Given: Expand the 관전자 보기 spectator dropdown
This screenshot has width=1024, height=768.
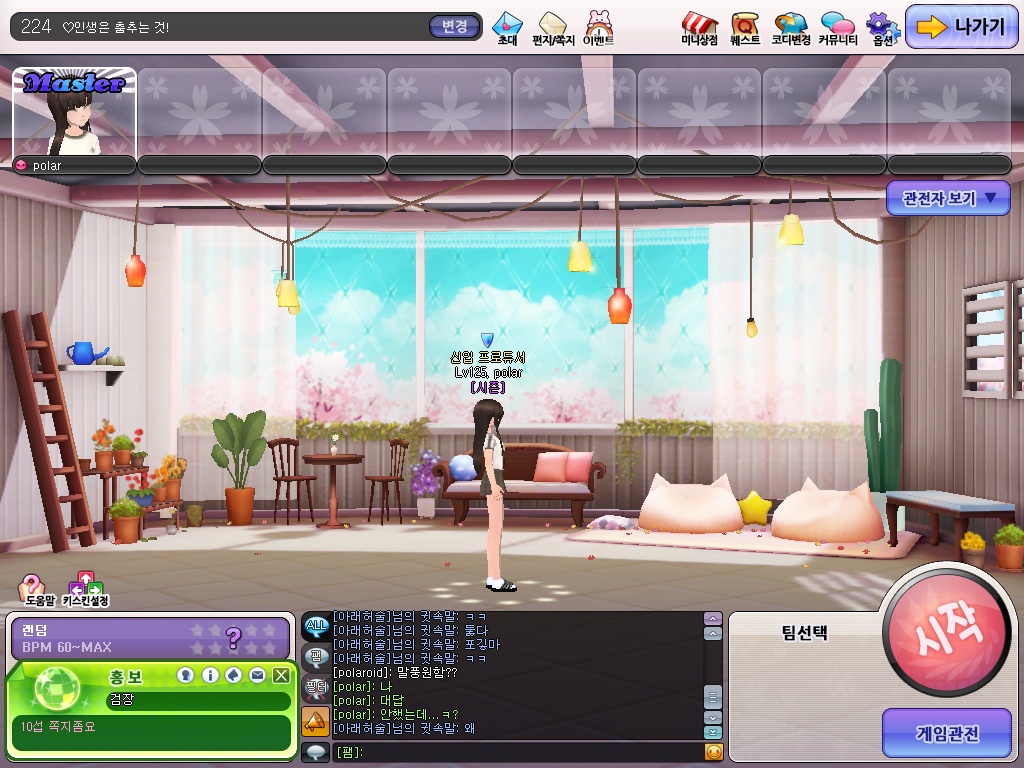Looking at the screenshot, I should point(949,198).
